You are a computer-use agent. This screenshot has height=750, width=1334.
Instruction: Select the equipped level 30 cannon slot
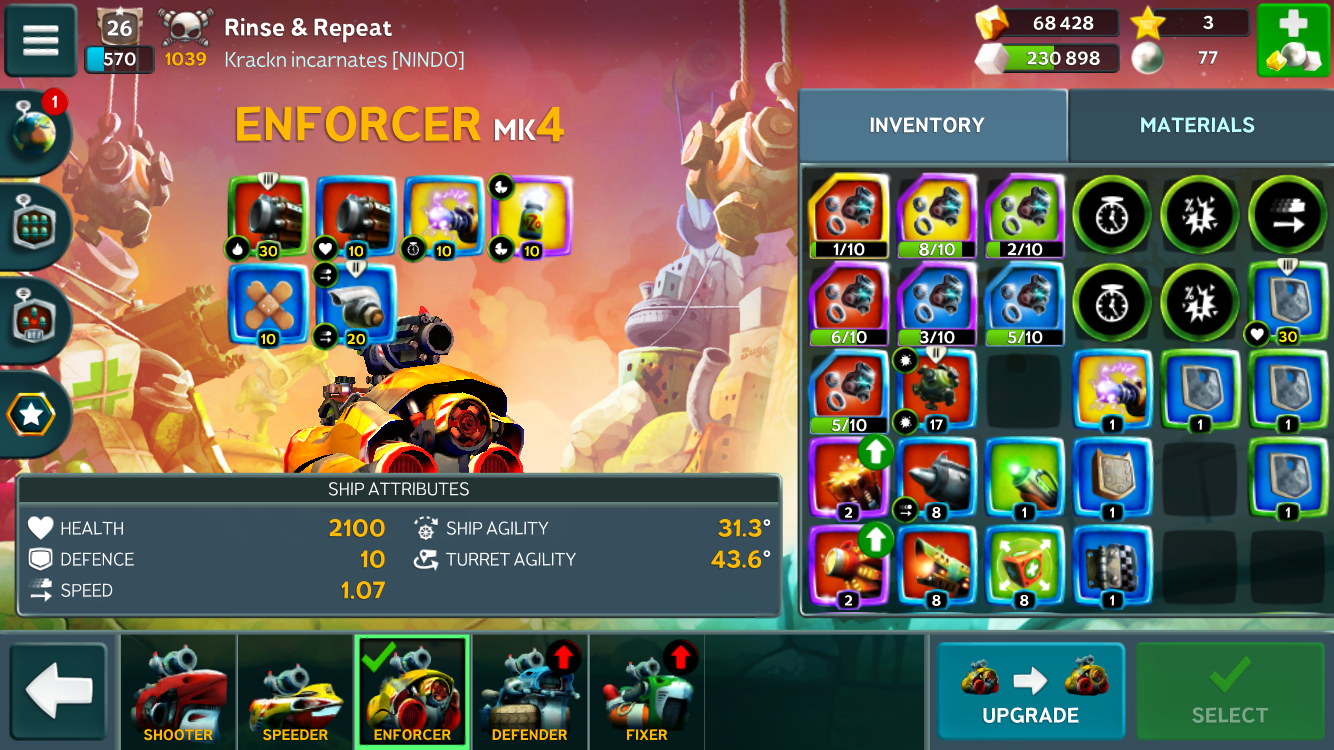point(267,215)
